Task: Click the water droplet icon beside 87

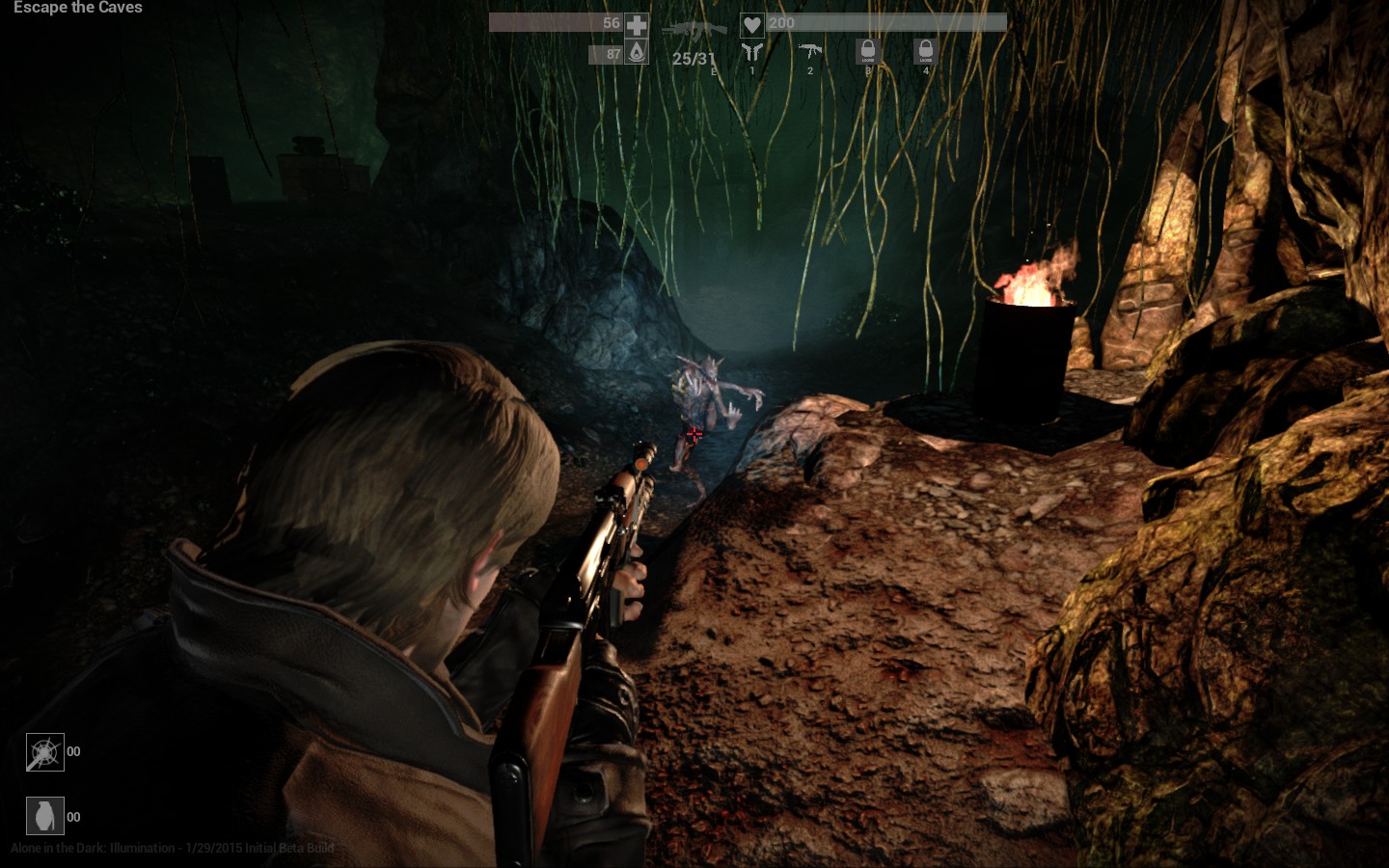Action: point(637,52)
